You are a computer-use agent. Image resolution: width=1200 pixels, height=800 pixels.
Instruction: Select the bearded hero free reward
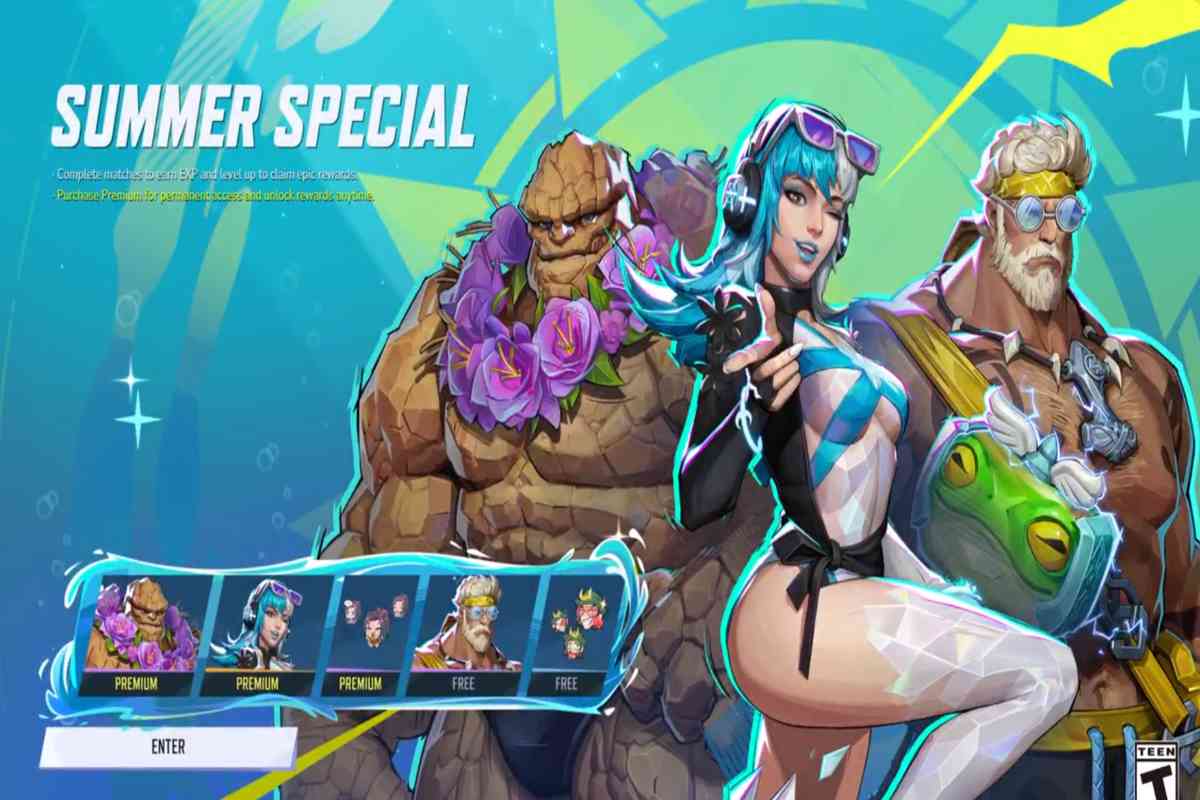coord(466,630)
